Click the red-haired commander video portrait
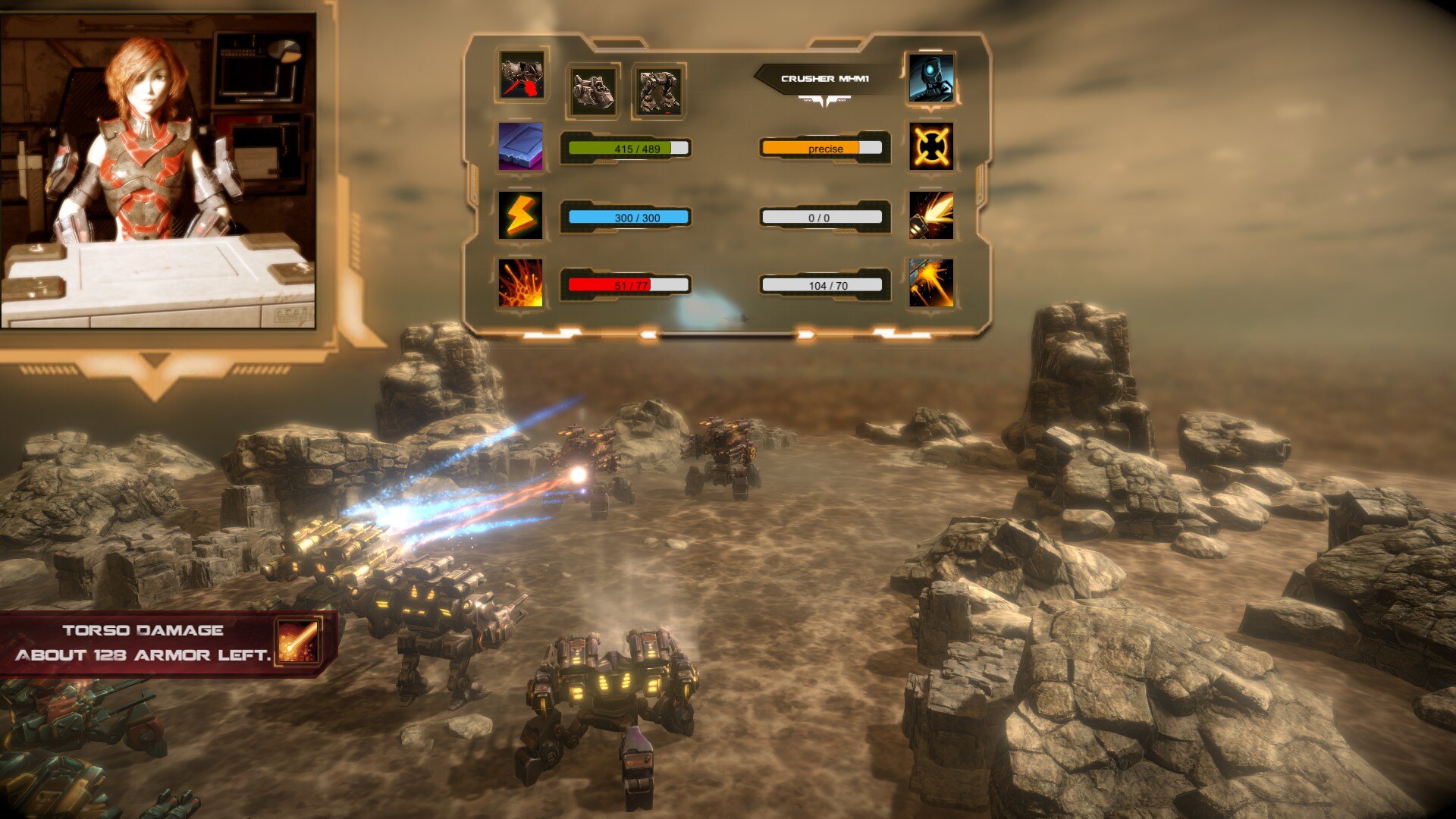This screenshot has height=819, width=1456. click(158, 171)
